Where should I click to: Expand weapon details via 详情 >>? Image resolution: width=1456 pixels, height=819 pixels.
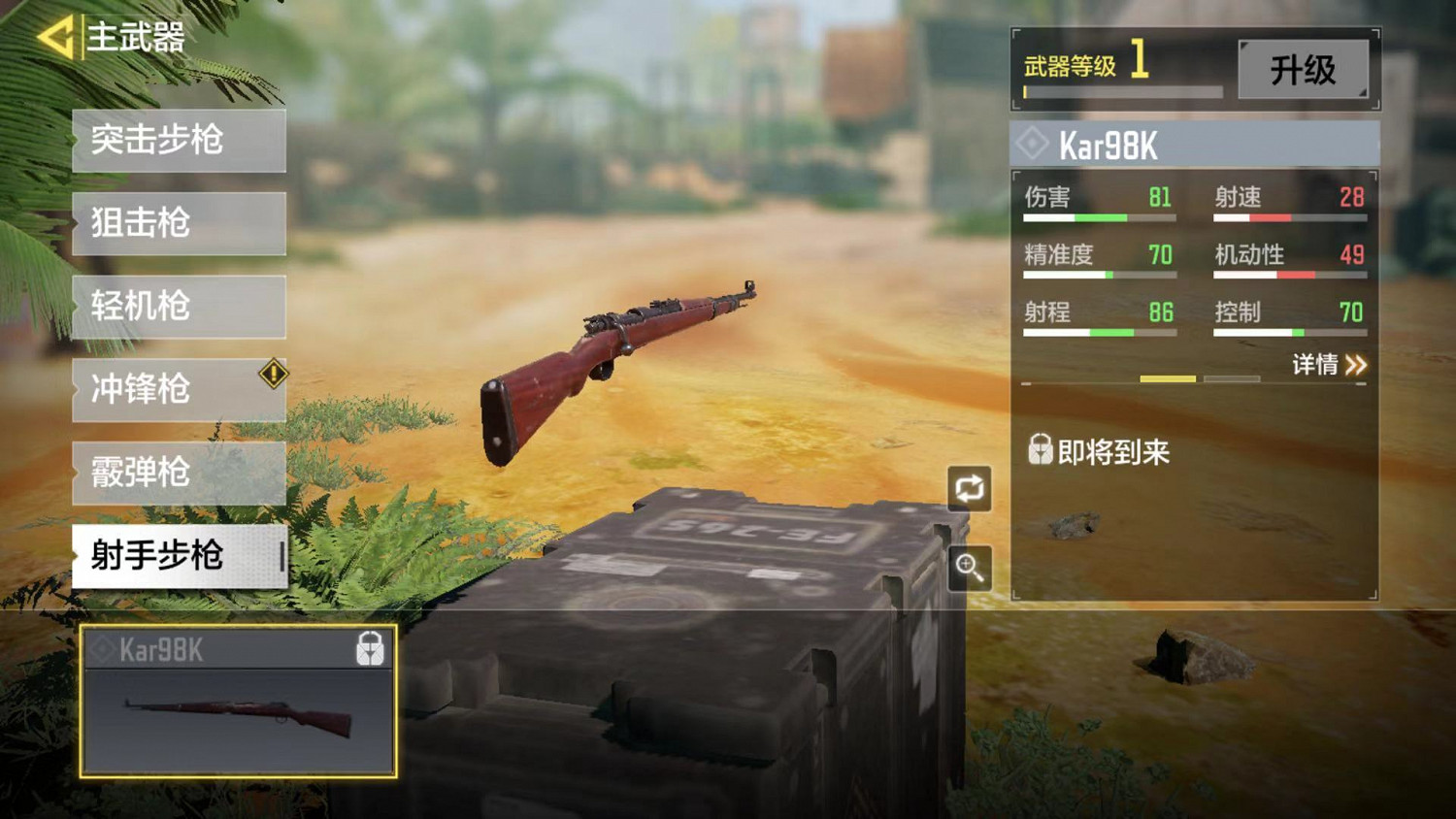click(x=1332, y=364)
